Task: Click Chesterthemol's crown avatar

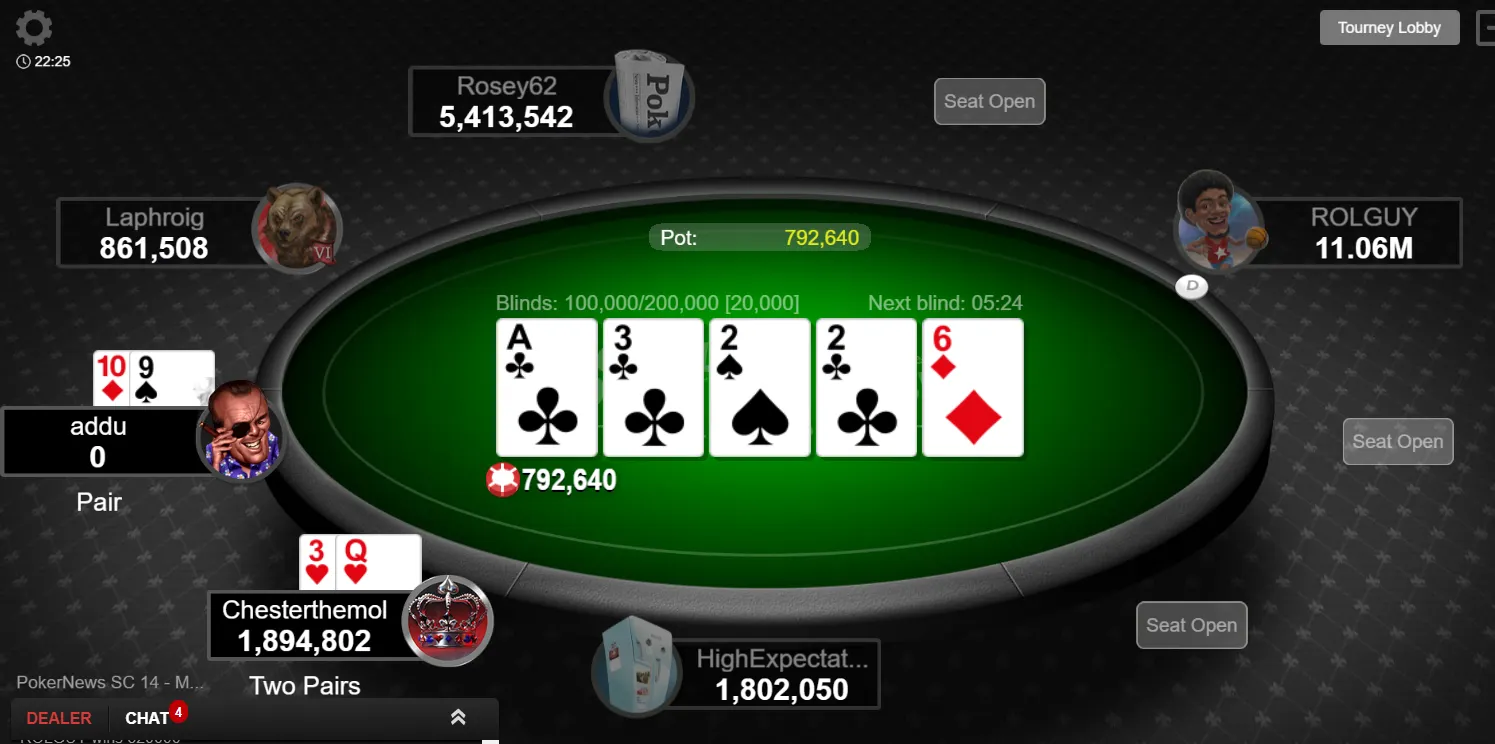Action: click(x=447, y=620)
